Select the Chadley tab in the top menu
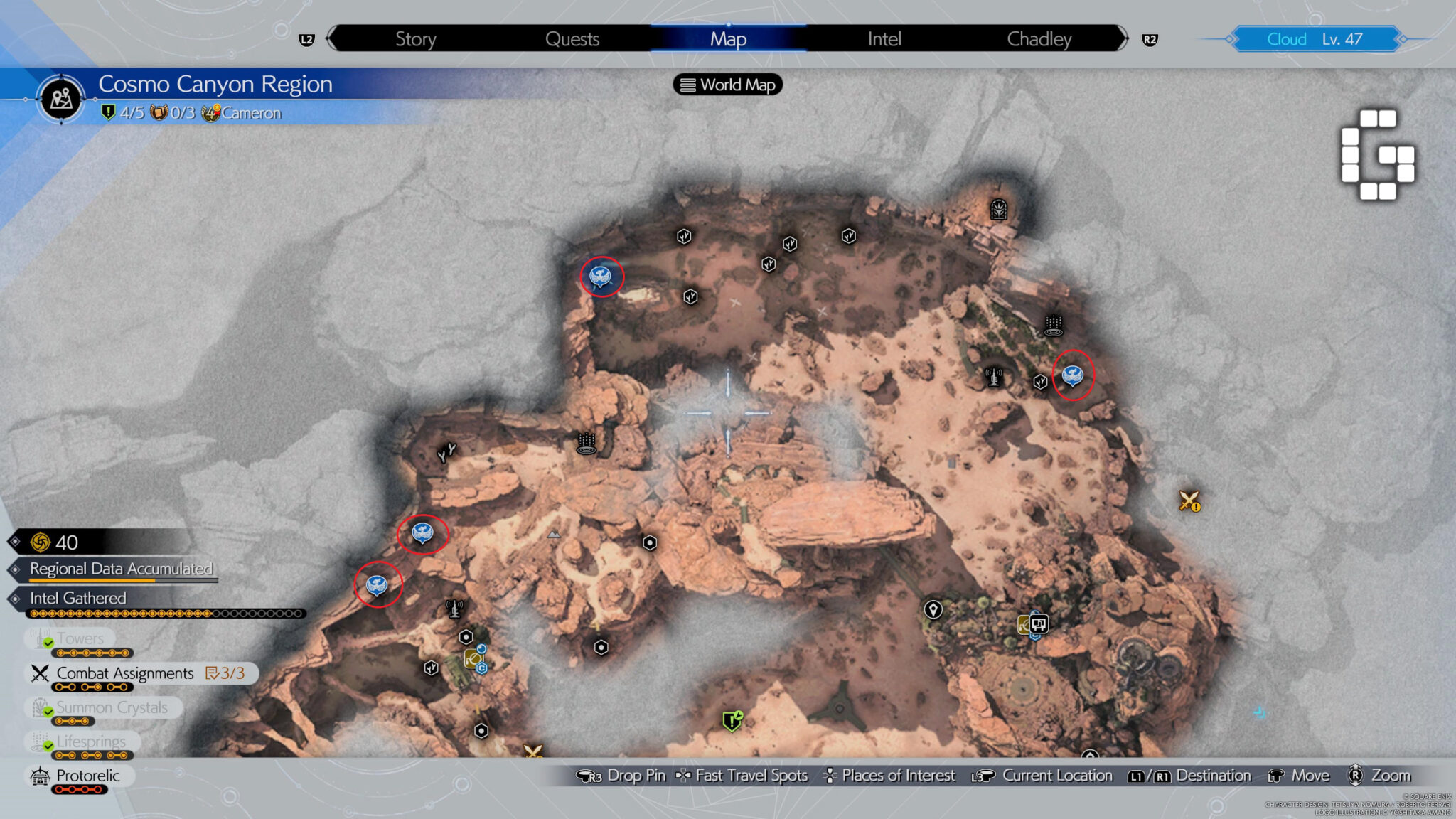Screen dimensions: 1456x819 click(x=1039, y=39)
